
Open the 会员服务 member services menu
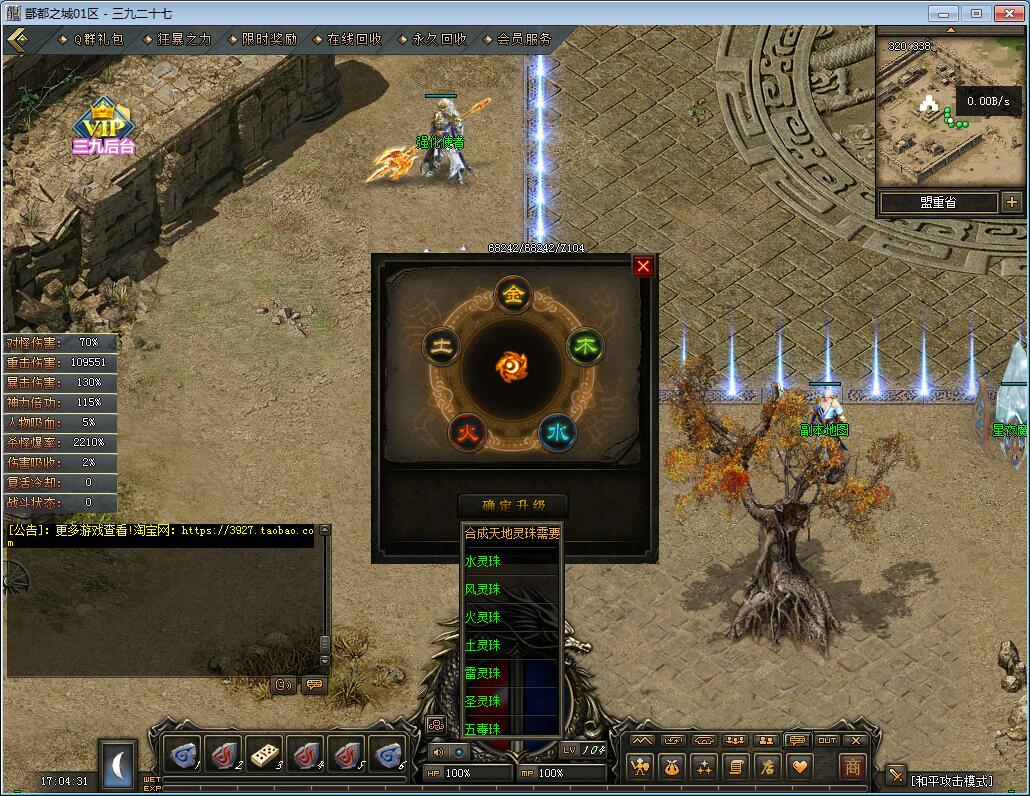coord(524,39)
